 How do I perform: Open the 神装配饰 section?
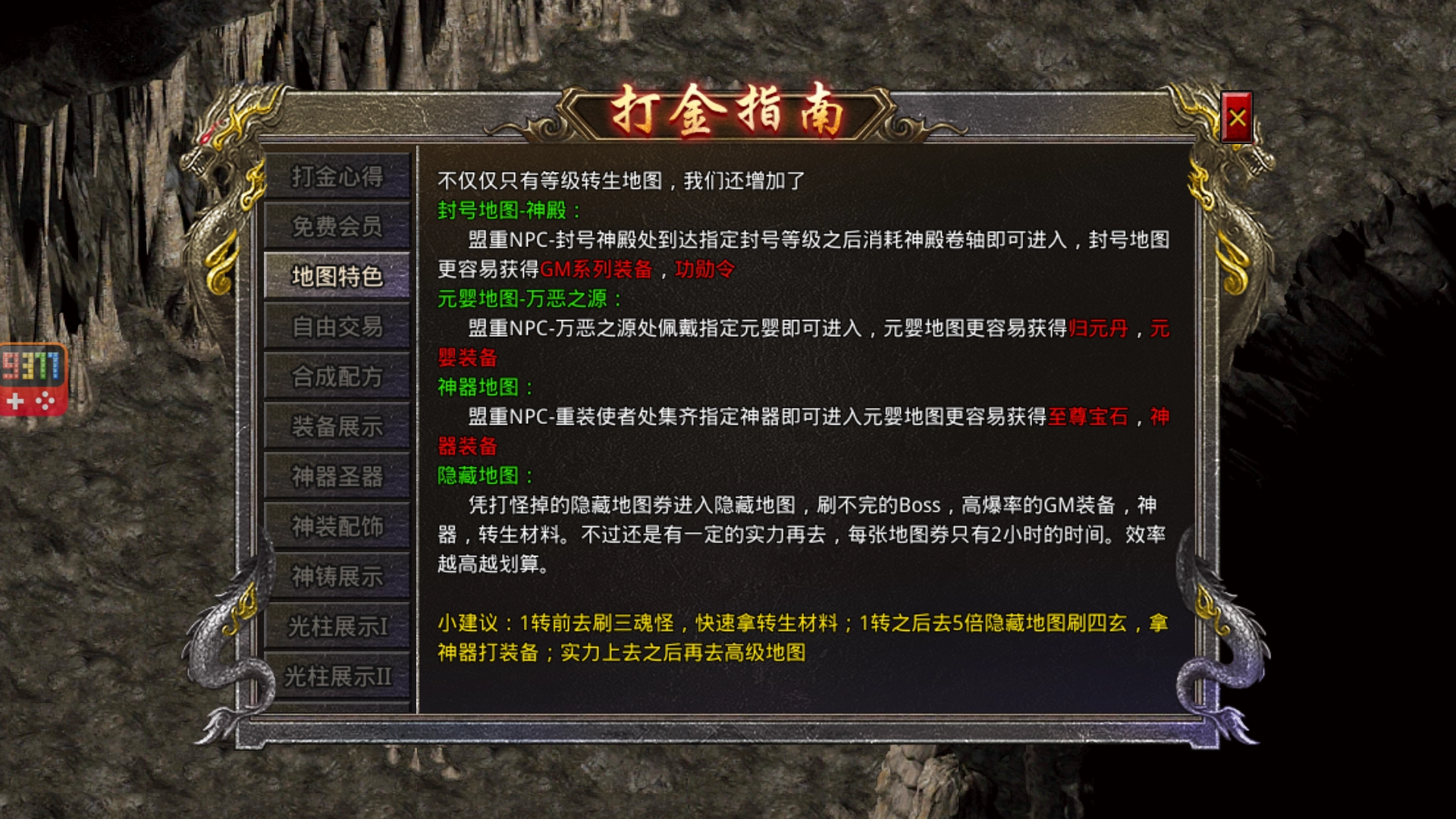tap(337, 526)
